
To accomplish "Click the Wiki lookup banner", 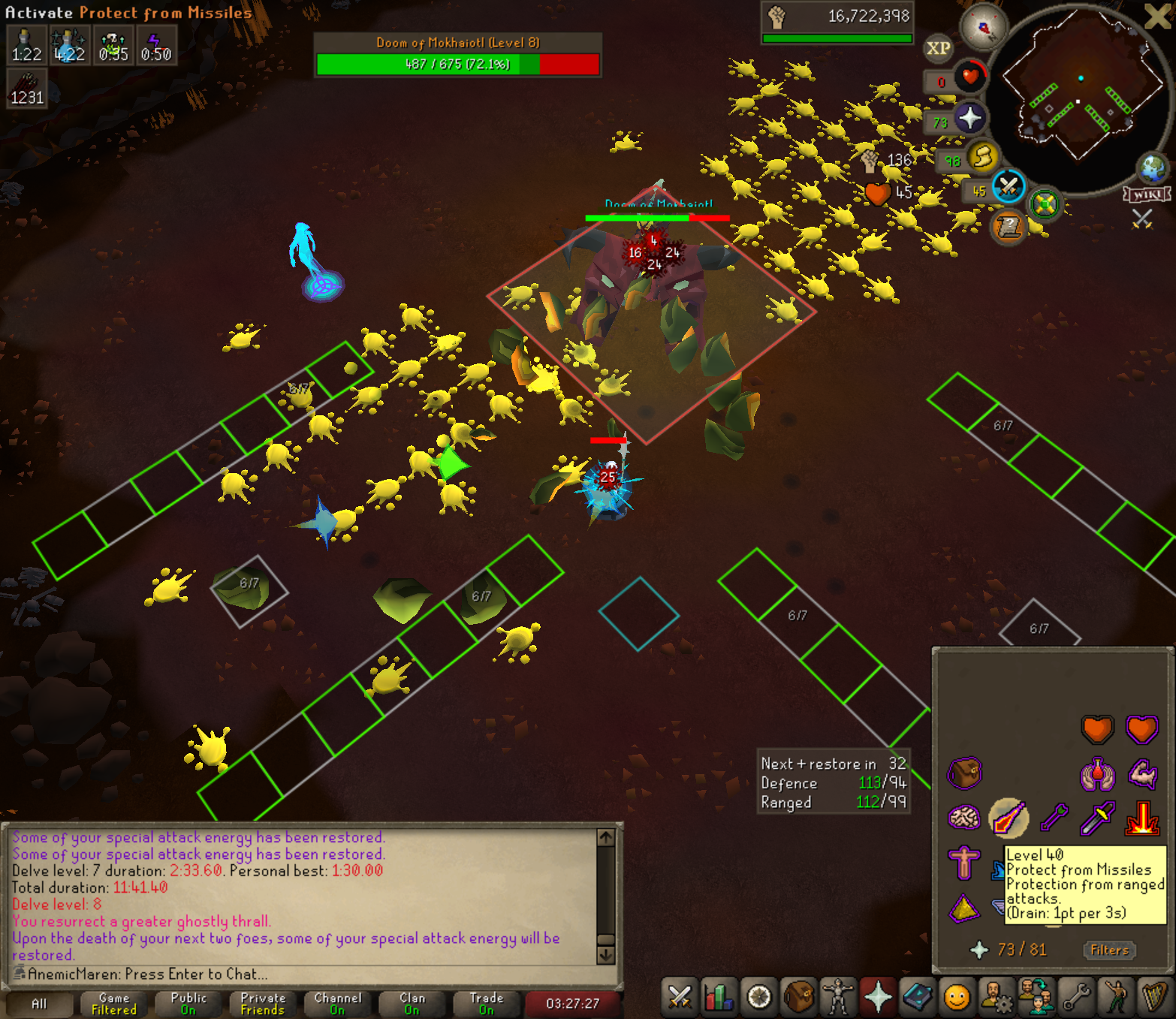I will 1147,195.
